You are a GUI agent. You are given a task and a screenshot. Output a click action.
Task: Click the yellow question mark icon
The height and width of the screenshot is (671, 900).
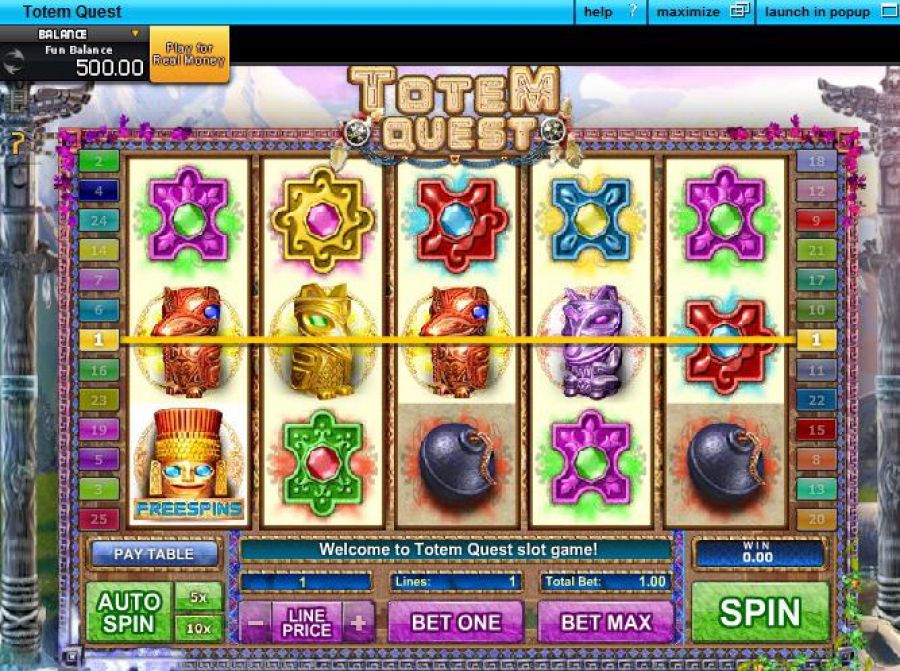pos(16,143)
